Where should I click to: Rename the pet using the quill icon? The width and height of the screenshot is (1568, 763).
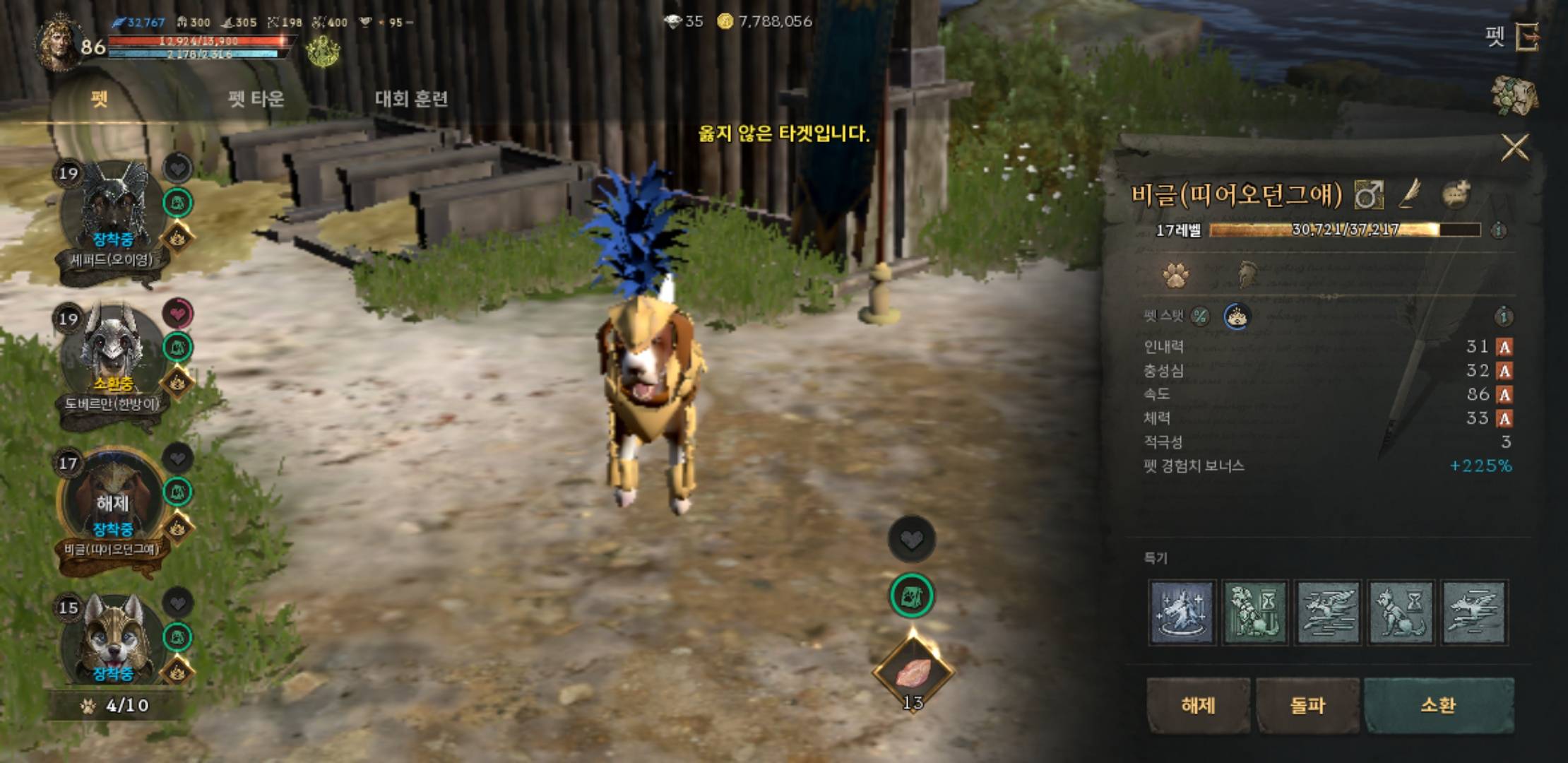tap(1410, 194)
